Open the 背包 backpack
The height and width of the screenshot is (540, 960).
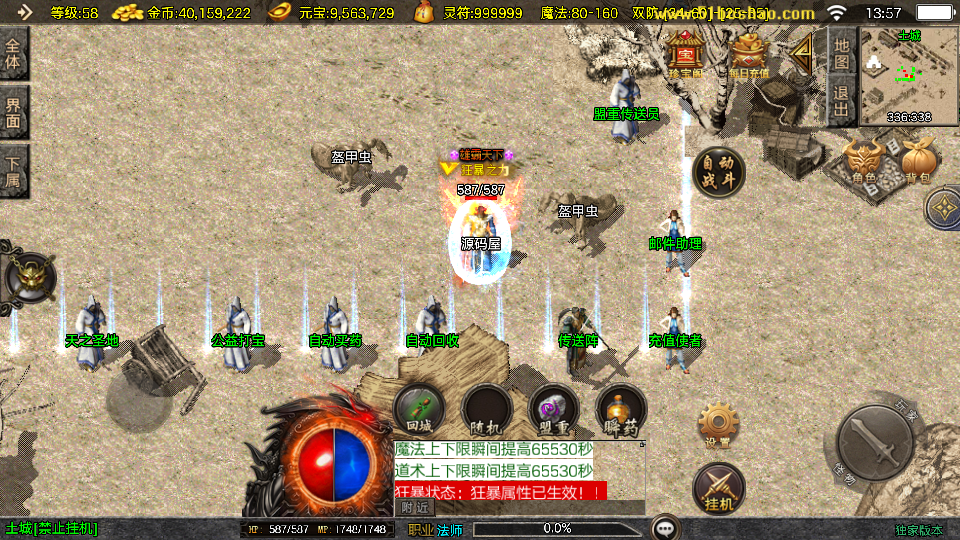918,162
